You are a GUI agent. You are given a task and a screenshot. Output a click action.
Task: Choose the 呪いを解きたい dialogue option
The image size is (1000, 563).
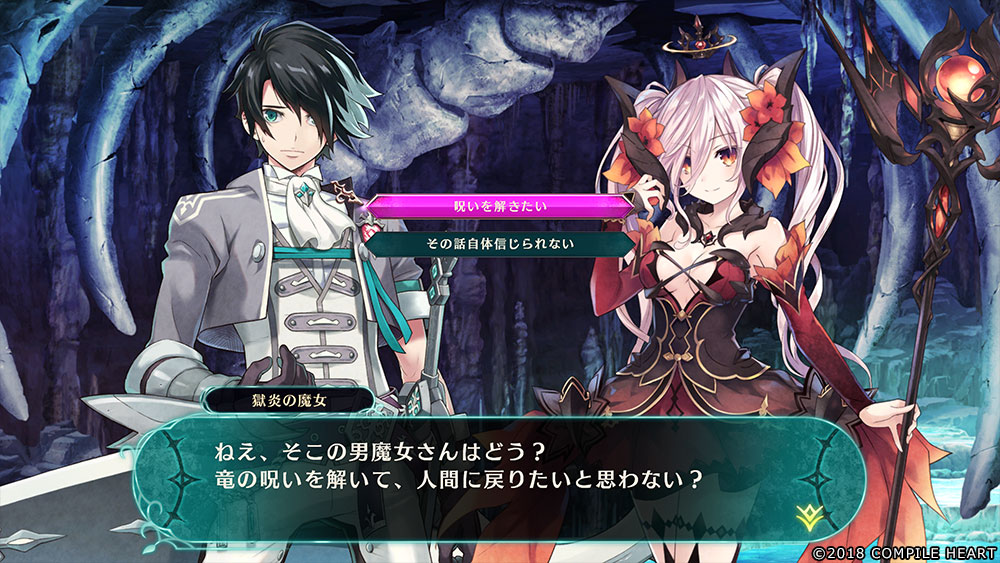point(498,207)
